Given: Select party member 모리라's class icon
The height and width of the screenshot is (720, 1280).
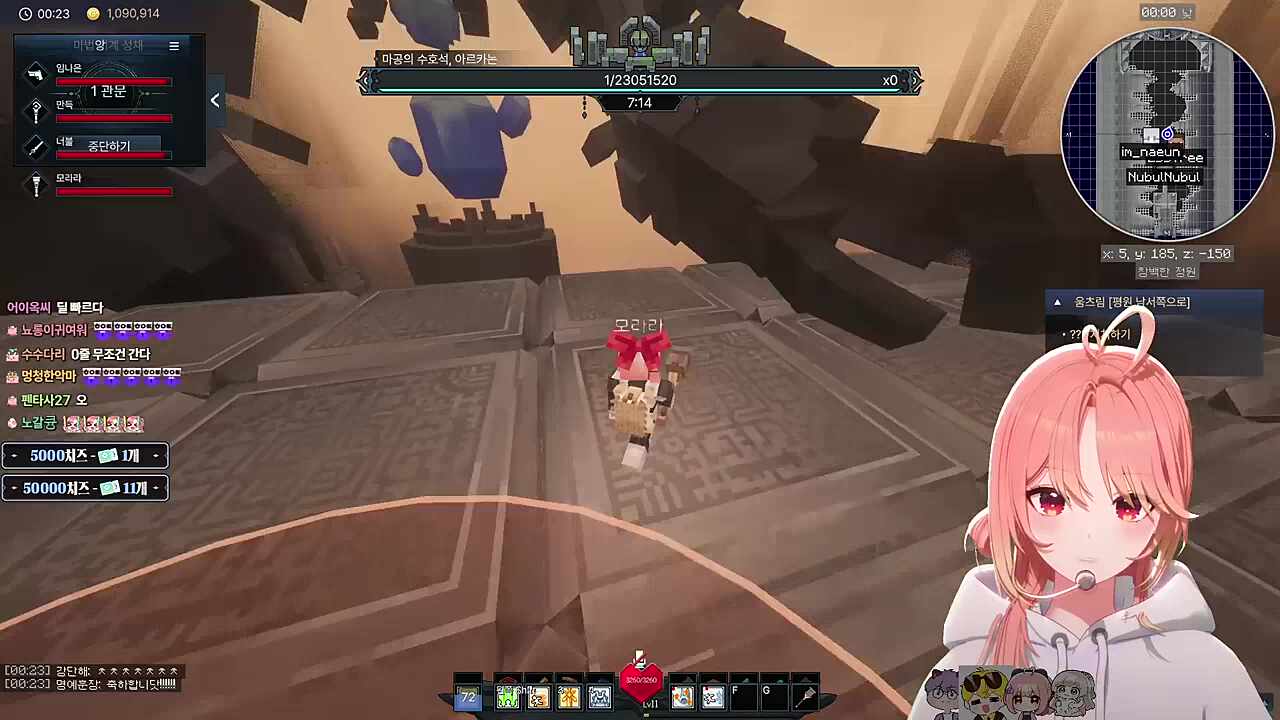Looking at the screenshot, I should (36, 184).
